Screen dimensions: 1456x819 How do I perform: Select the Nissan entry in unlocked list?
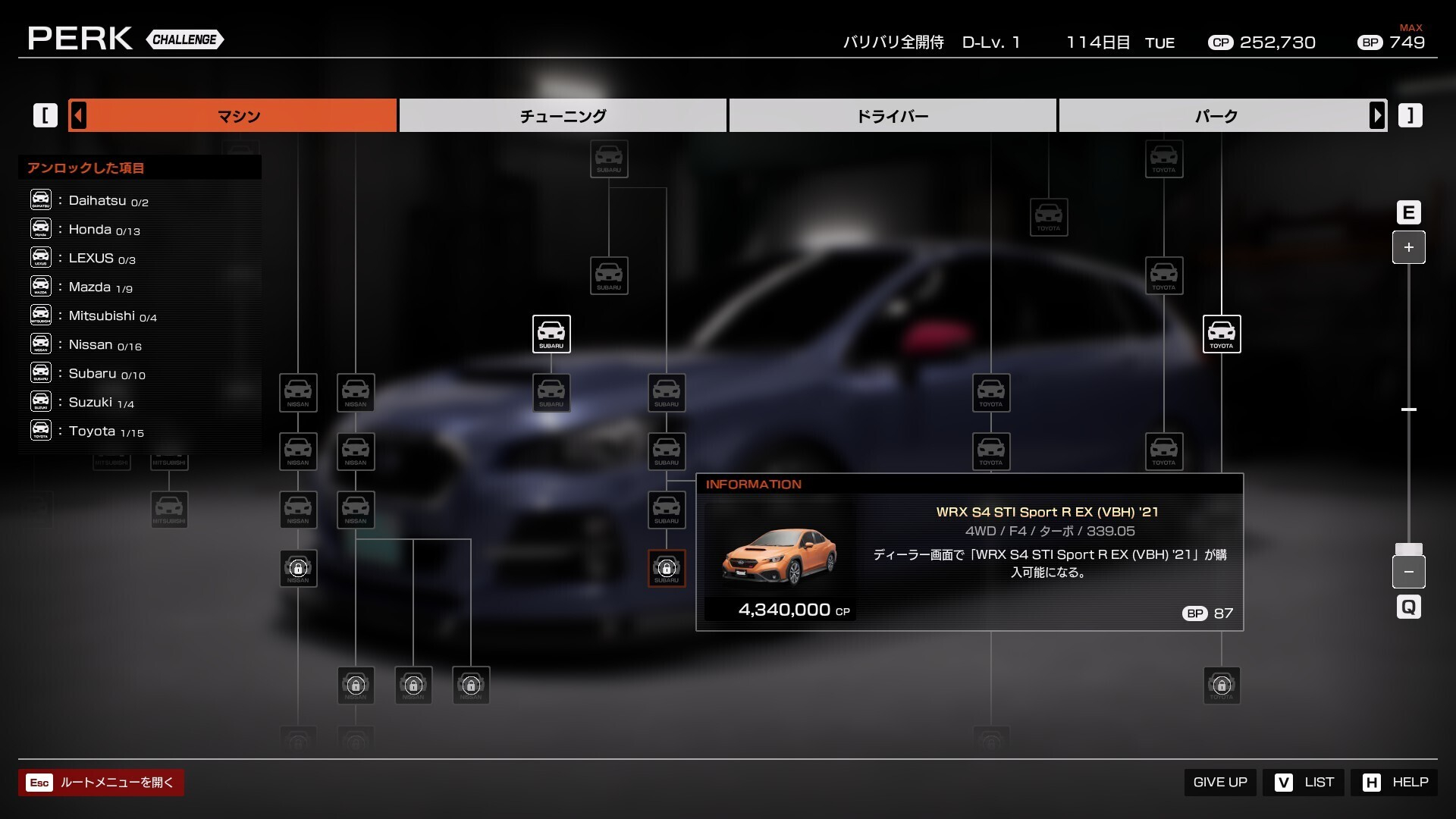90,345
